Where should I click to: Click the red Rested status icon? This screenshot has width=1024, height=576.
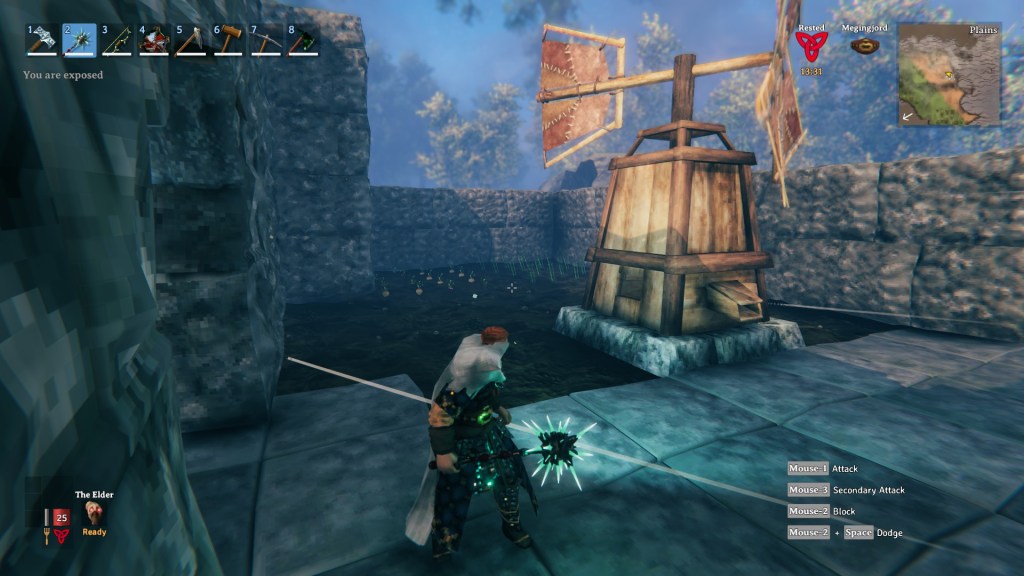click(x=811, y=46)
